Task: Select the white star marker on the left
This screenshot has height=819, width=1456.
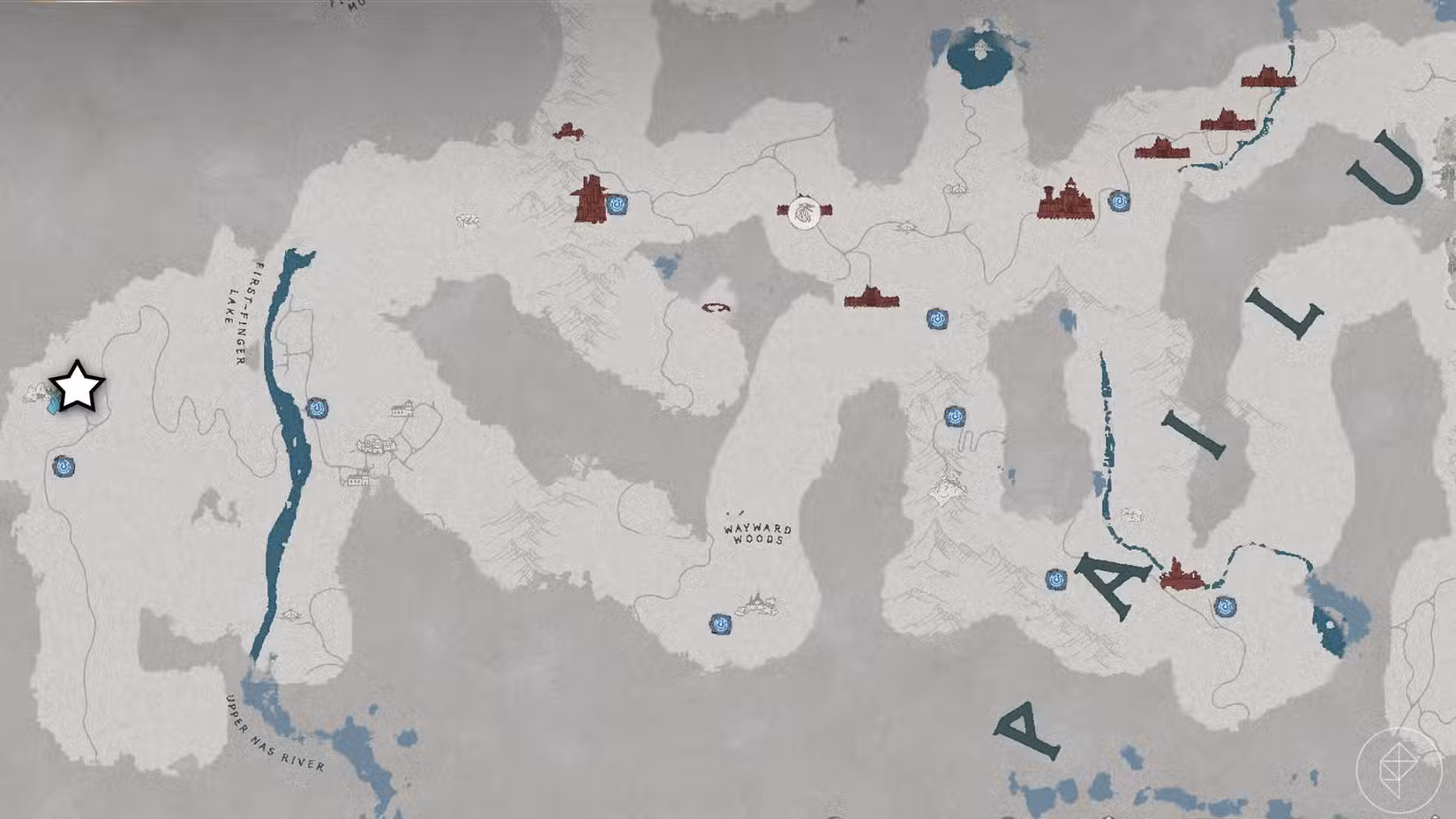Action: [75, 385]
